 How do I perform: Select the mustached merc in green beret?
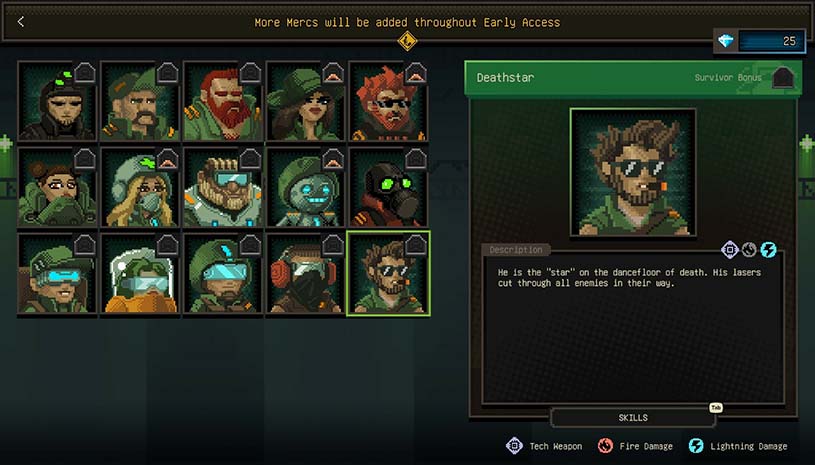(x=140, y=102)
